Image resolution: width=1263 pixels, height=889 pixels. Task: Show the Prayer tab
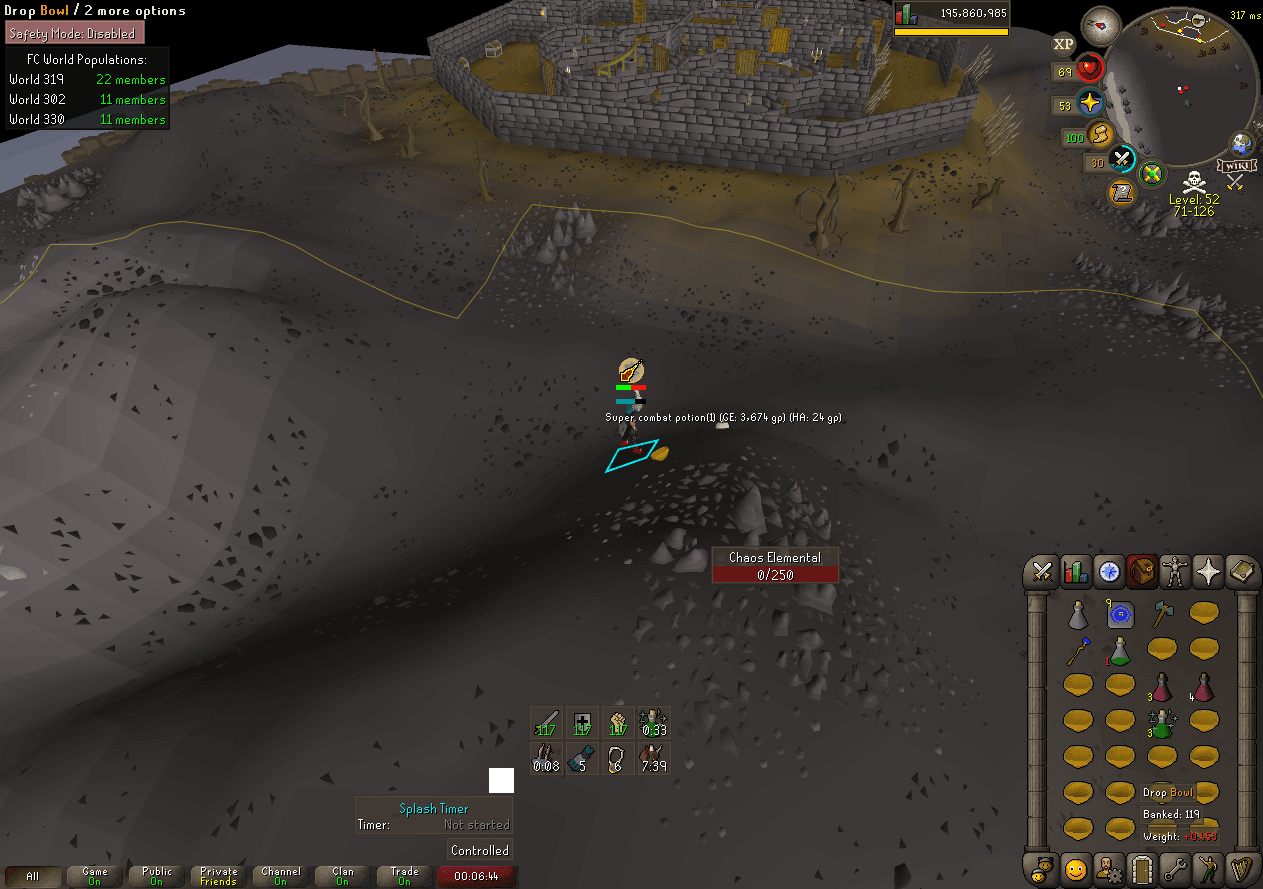point(1208,572)
